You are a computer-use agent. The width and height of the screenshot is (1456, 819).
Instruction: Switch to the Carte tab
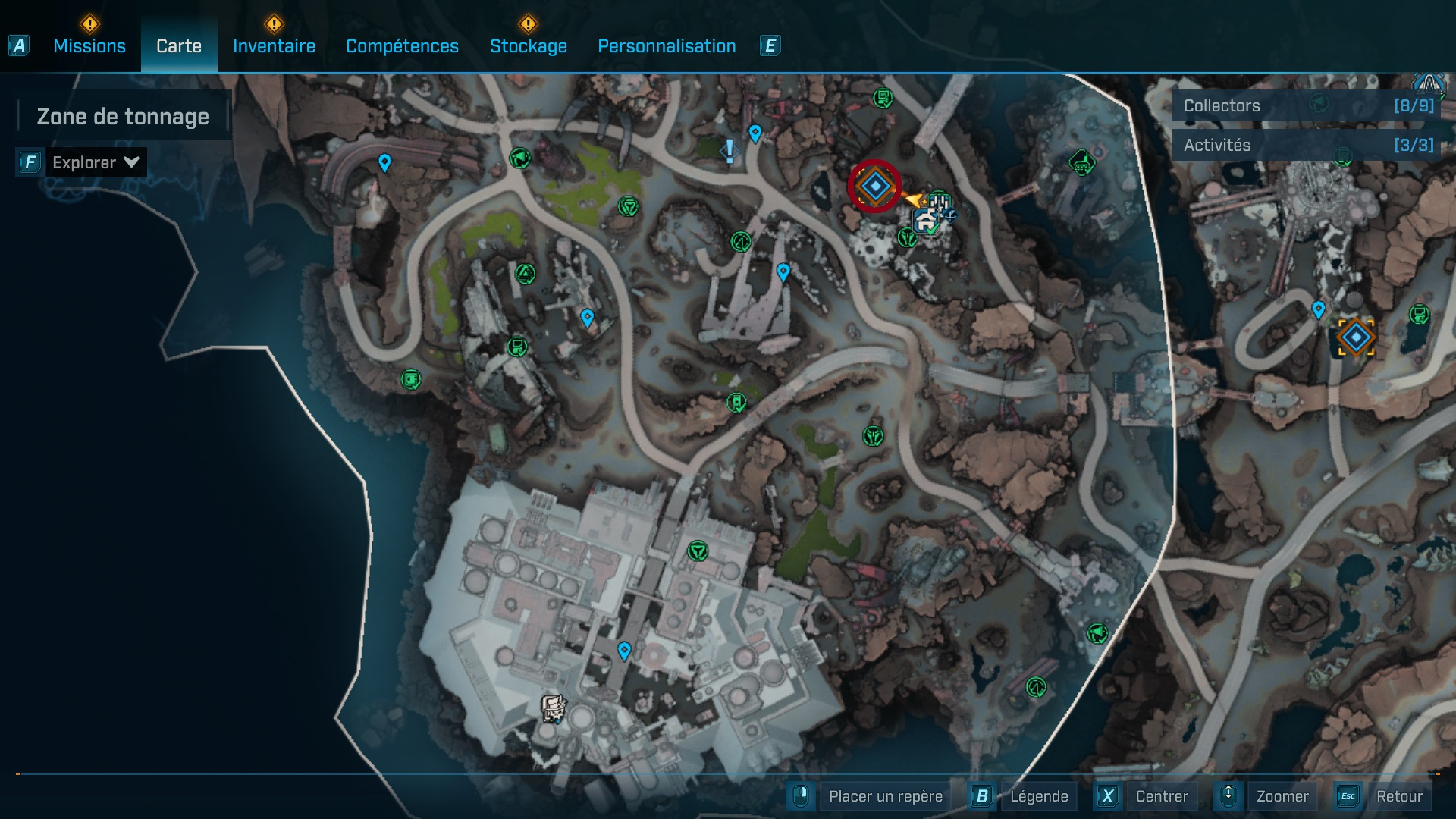pos(179,46)
